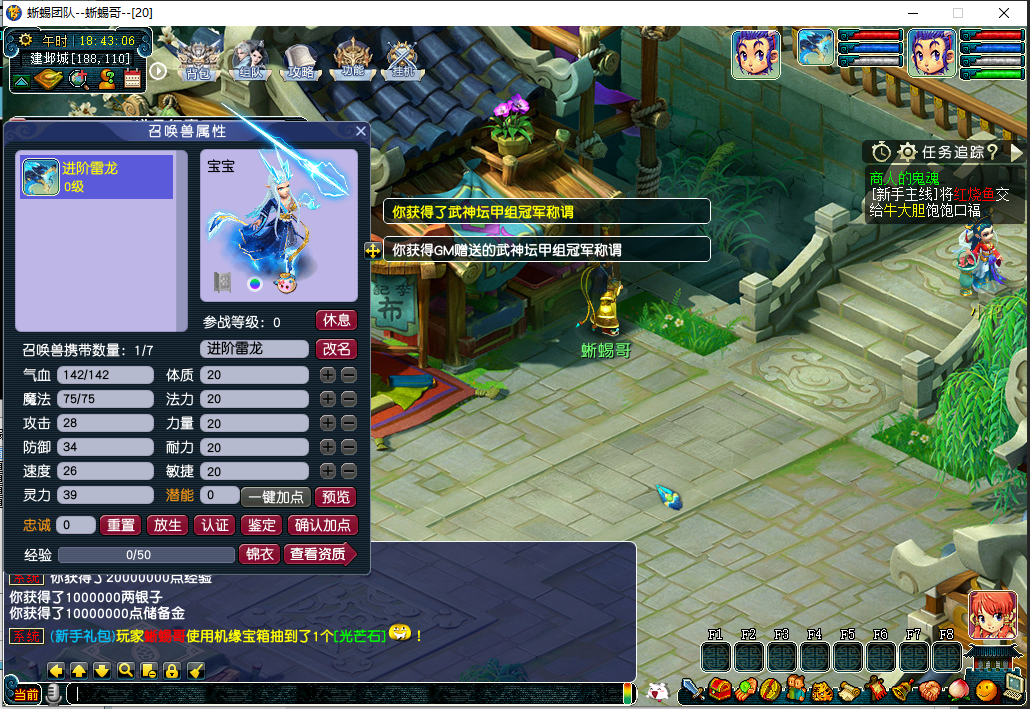The image size is (1030, 709).
Task: Use 一键加点 to auto-assign points
Action: click(x=276, y=497)
